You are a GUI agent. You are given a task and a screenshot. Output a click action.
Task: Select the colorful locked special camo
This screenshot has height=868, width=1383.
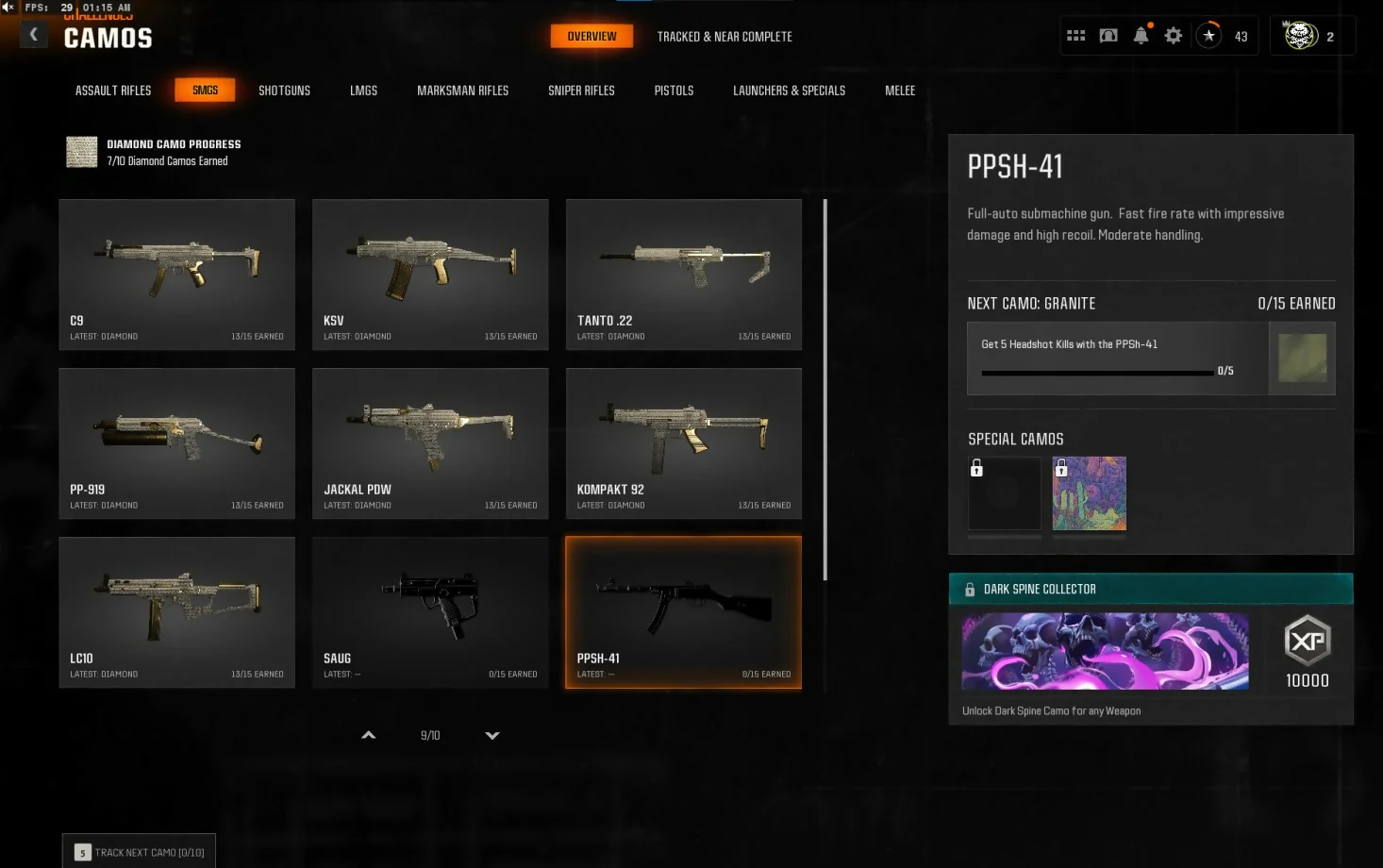coord(1089,493)
